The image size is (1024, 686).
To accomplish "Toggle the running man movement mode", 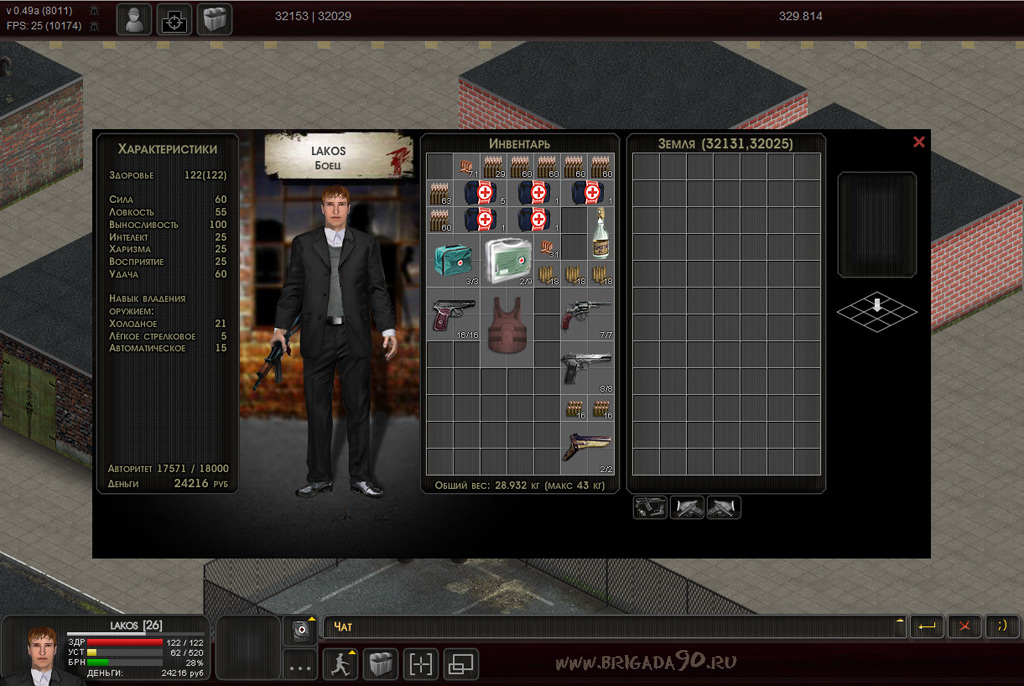I will [340, 664].
